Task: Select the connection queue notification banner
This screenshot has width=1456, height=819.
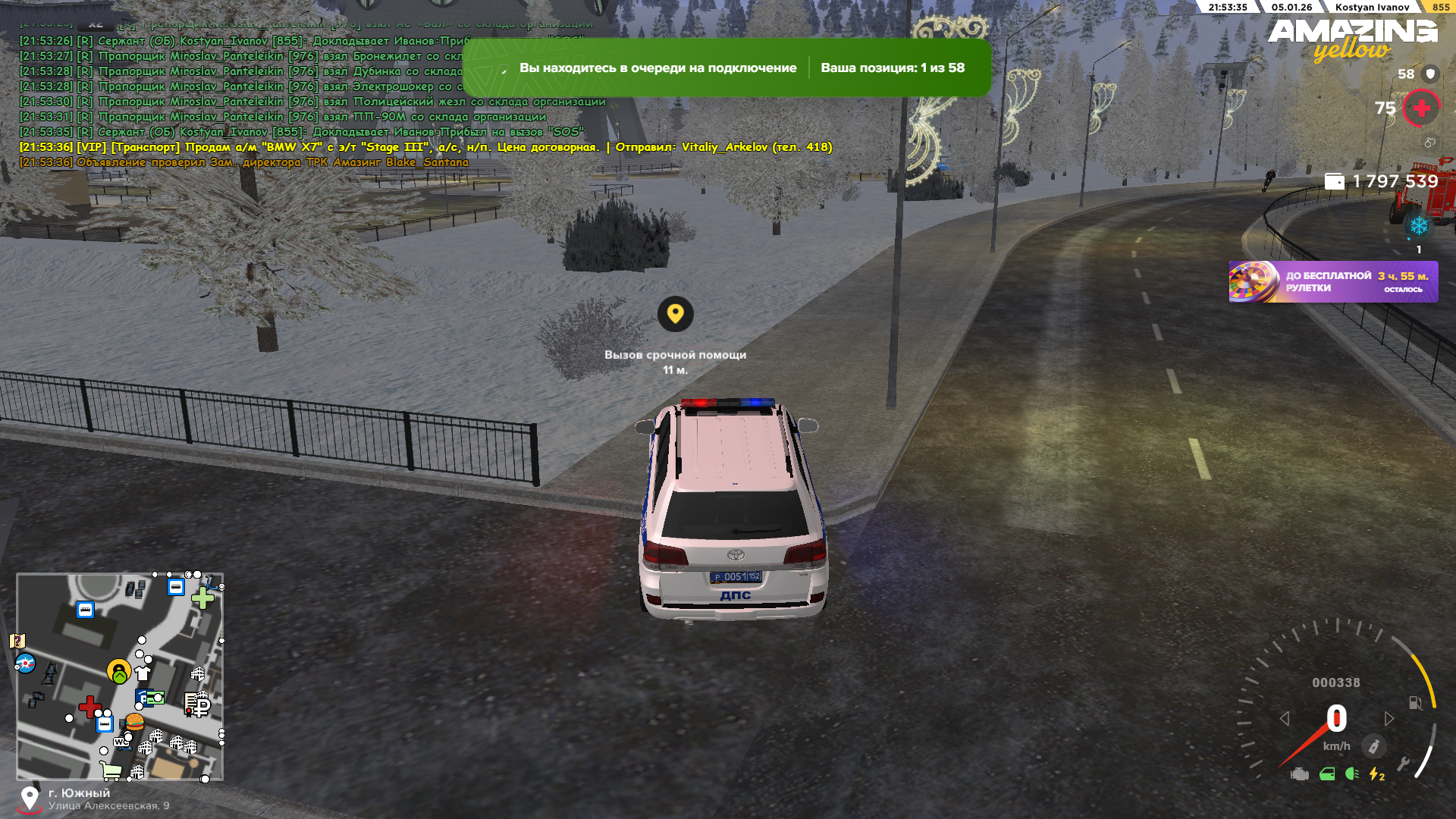Action: [726, 67]
